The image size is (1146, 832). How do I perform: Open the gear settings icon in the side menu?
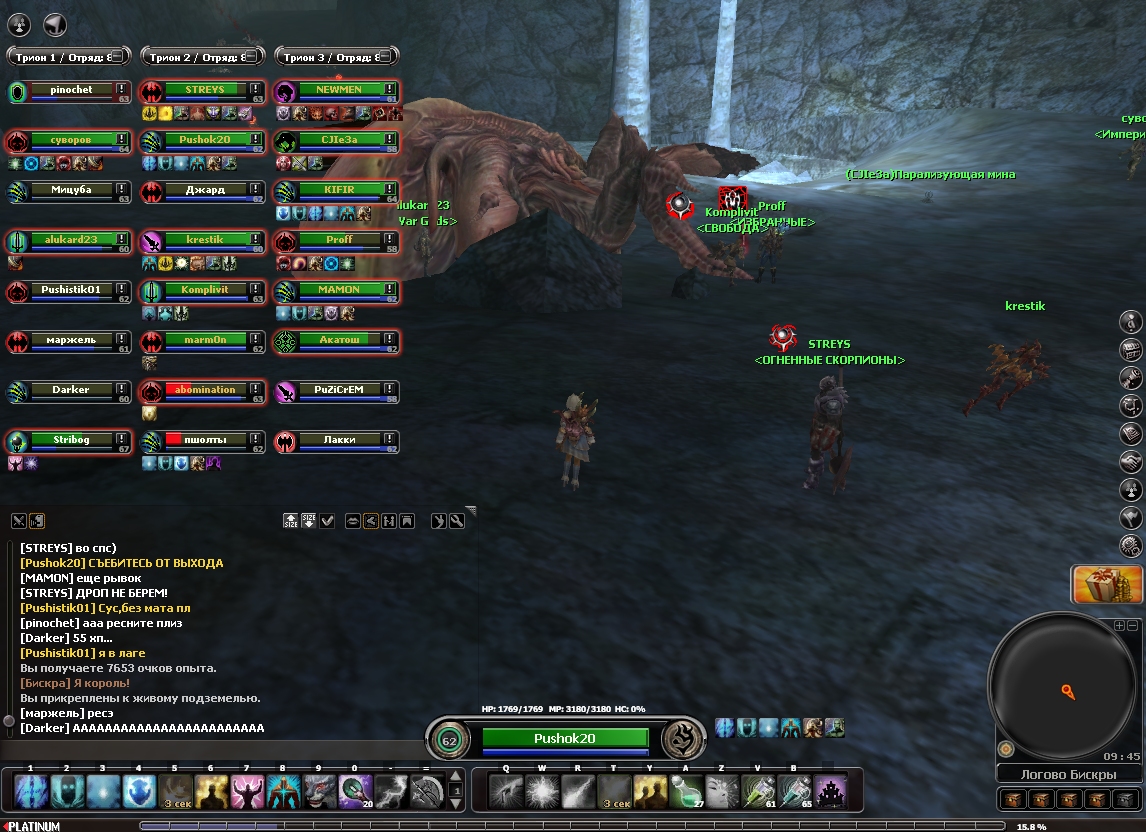click(x=1131, y=545)
